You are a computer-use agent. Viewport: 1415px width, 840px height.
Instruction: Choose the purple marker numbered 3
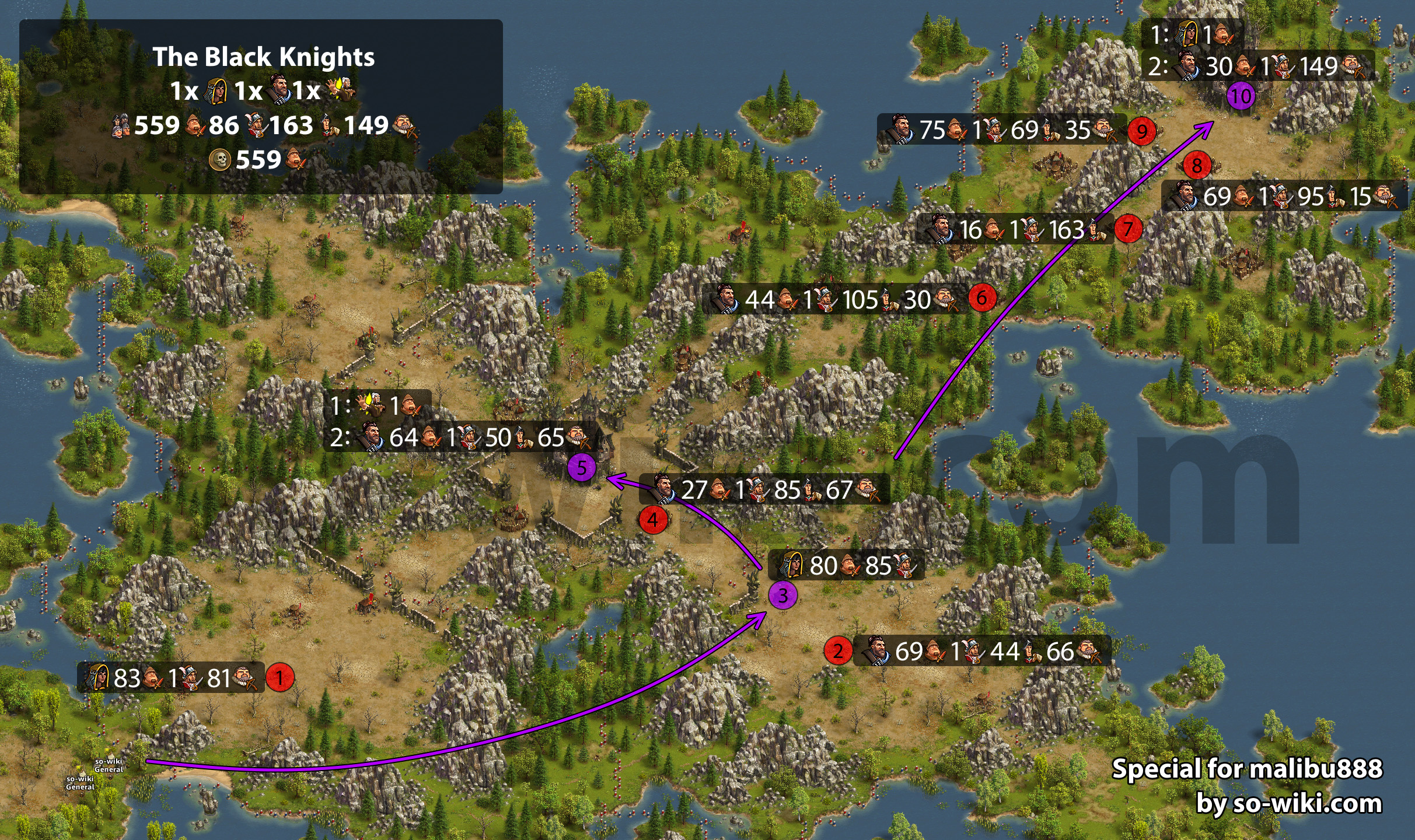pyautogui.click(x=782, y=595)
